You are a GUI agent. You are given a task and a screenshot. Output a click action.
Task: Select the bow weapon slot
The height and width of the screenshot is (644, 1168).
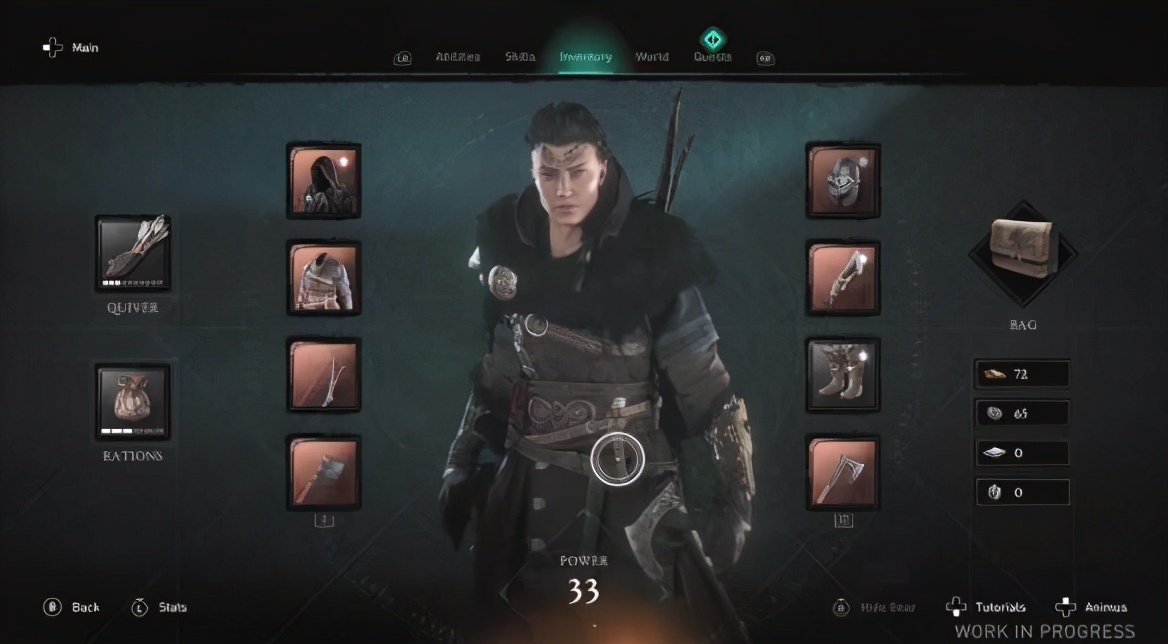(324, 374)
